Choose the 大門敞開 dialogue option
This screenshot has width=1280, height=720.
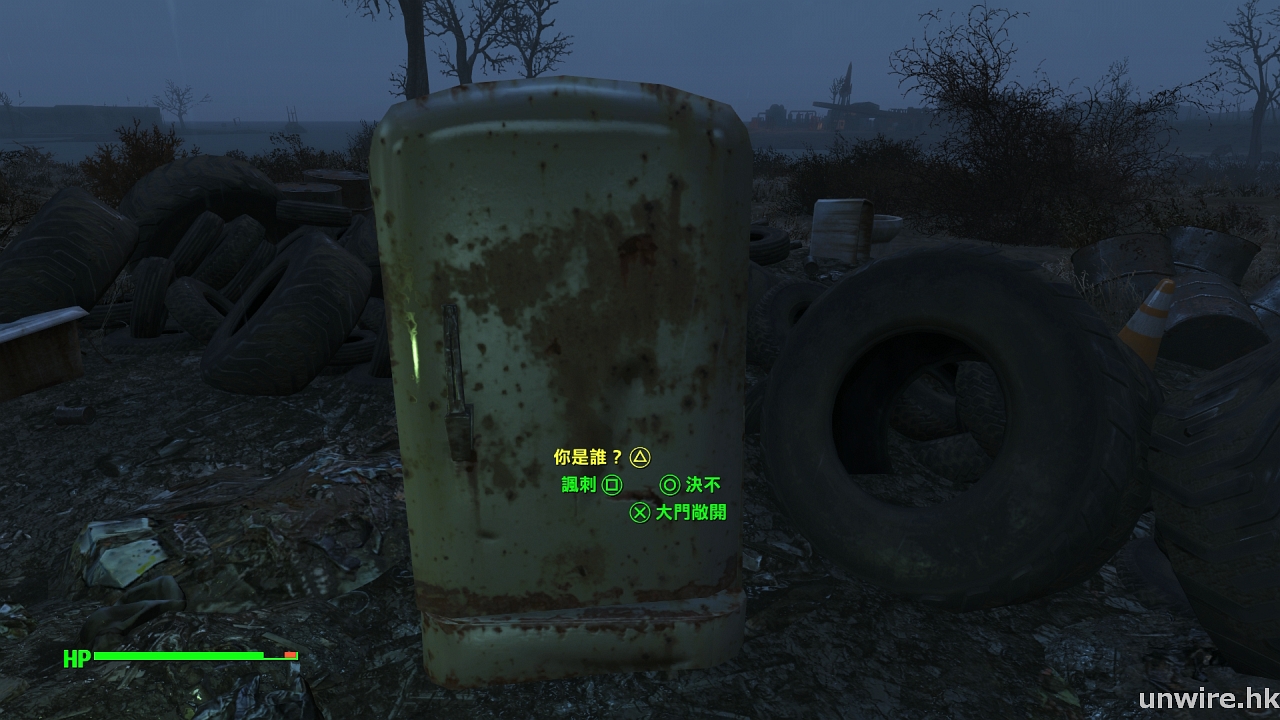click(690, 513)
